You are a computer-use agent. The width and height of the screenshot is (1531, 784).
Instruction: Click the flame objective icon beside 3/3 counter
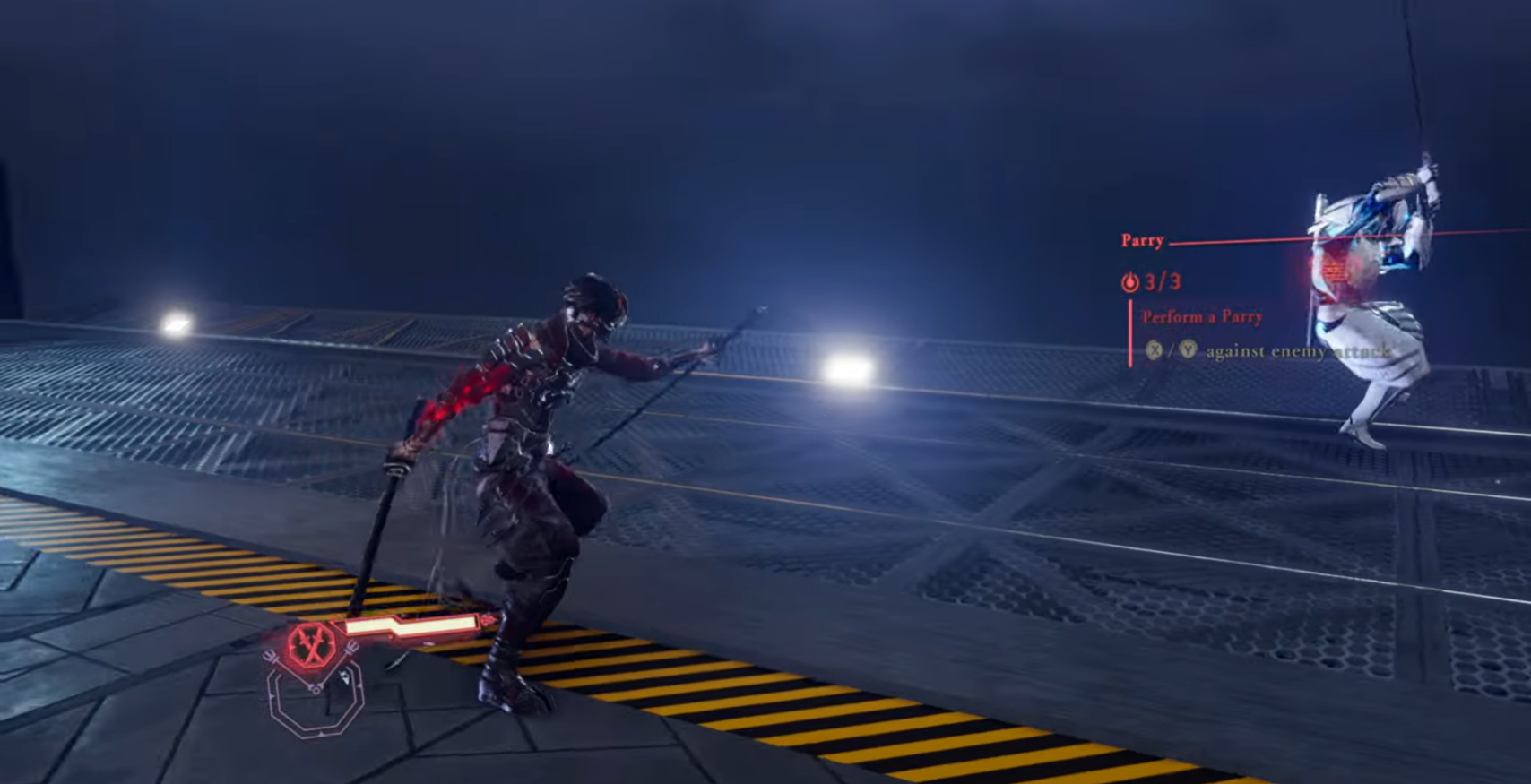1130,282
